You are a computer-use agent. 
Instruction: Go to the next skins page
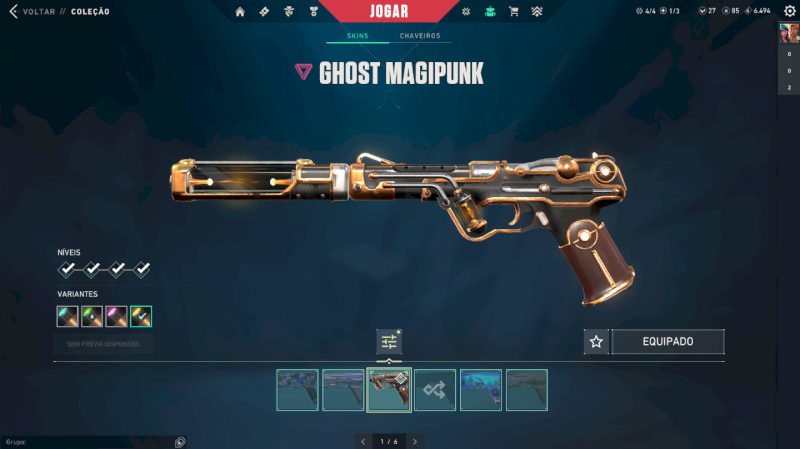415,441
